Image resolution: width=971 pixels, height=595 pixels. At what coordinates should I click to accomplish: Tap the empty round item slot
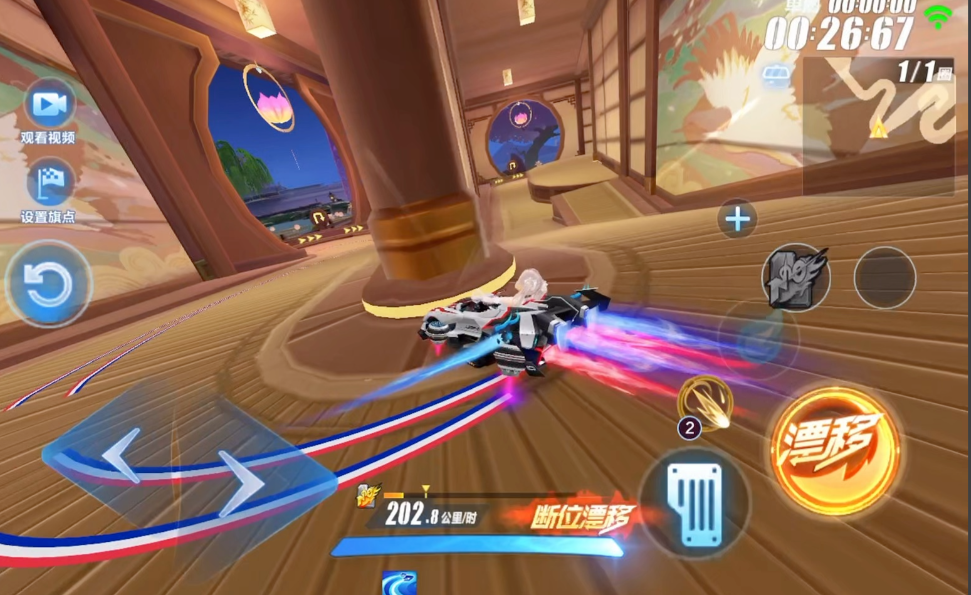[885, 277]
